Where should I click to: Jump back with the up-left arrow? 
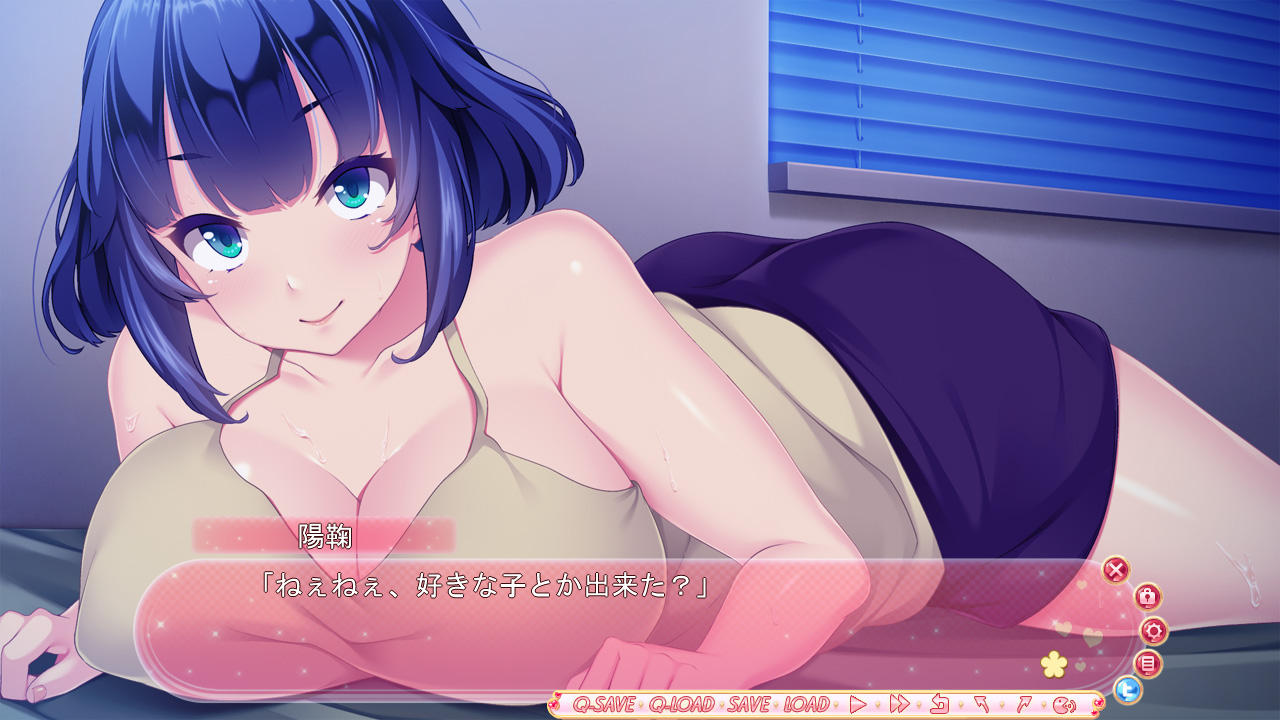tap(981, 704)
